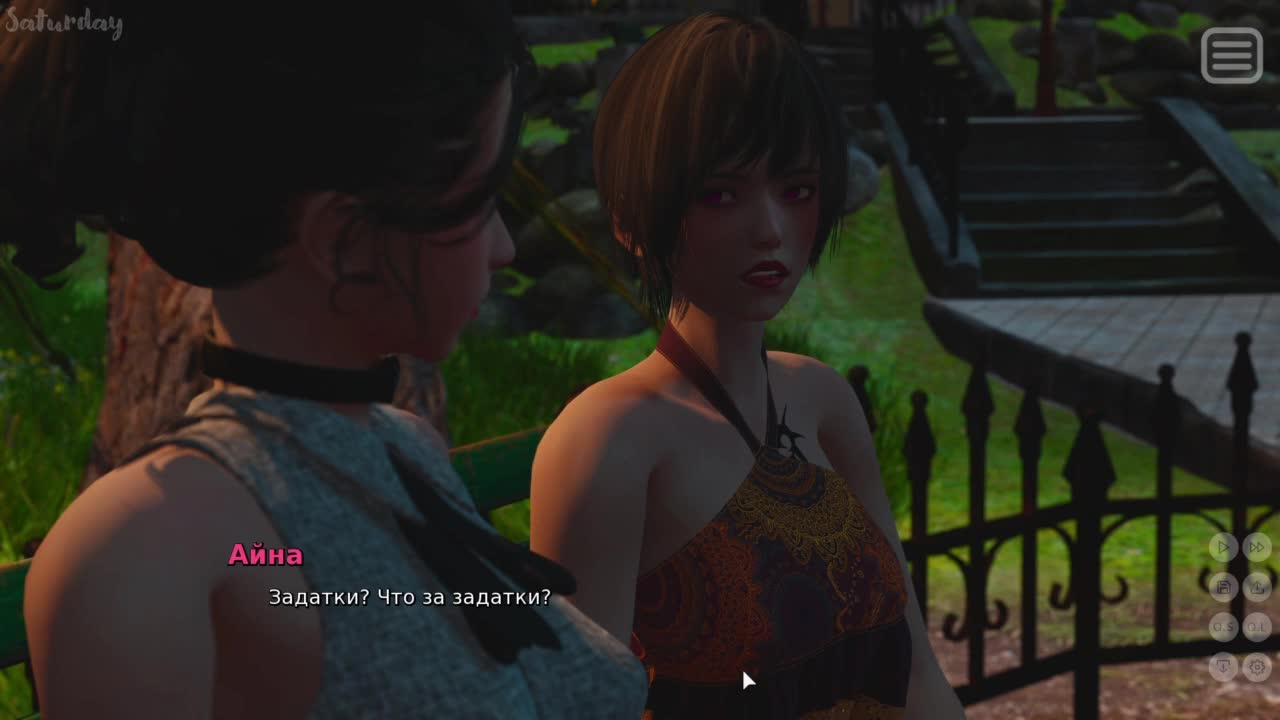
Task: Open the hamburger menu button
Action: click(x=1231, y=55)
